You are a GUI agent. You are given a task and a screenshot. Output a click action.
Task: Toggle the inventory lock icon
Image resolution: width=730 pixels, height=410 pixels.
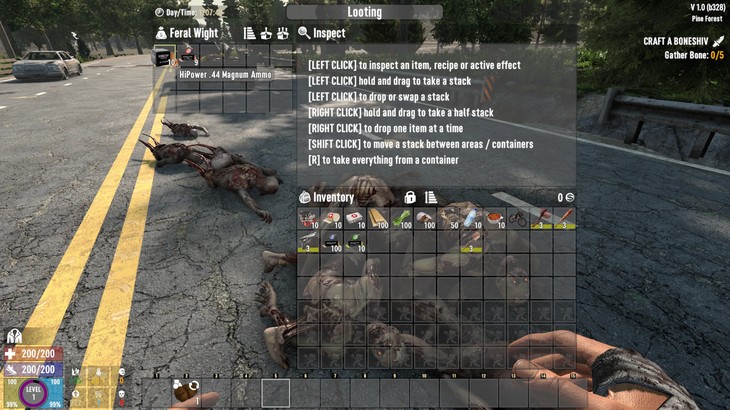pos(410,197)
